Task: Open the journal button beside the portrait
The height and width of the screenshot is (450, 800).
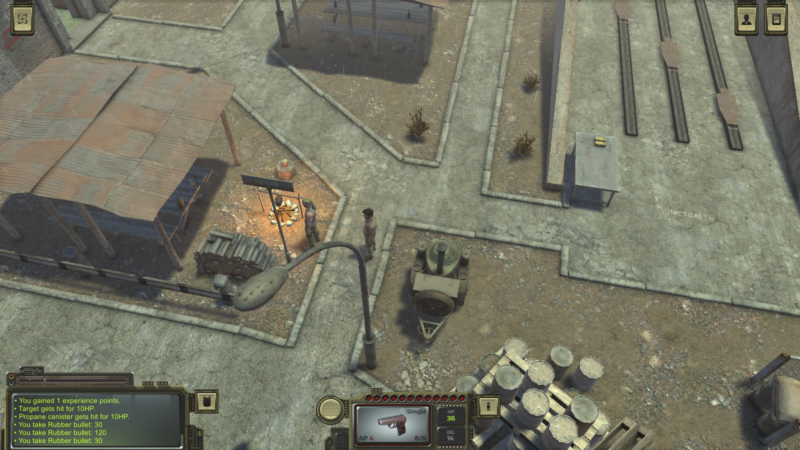Action: [x=776, y=19]
